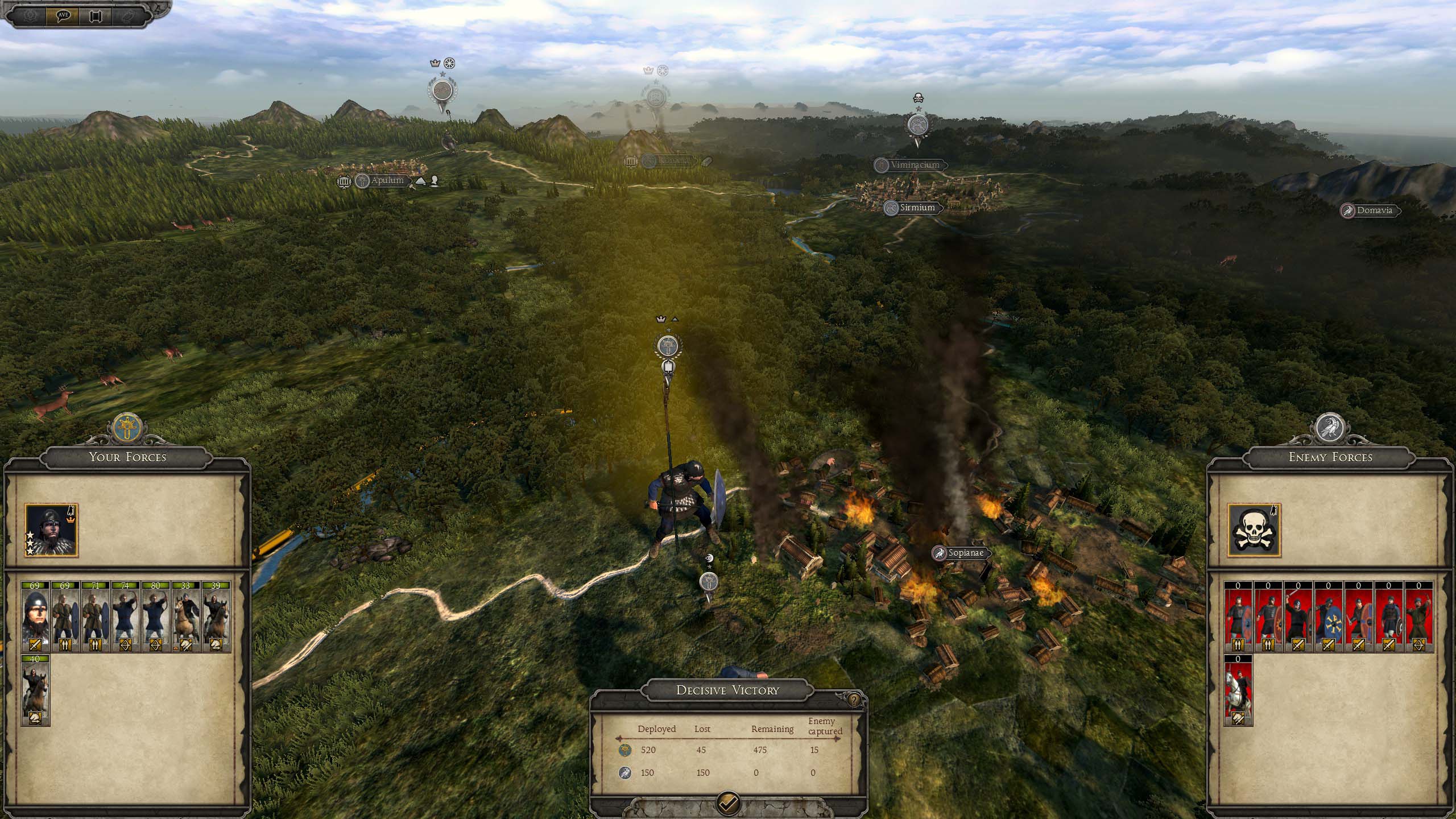Image resolution: width=1456 pixels, height=819 pixels.
Task: Select the cavalry unit with 40 men
Action: click(x=35, y=690)
